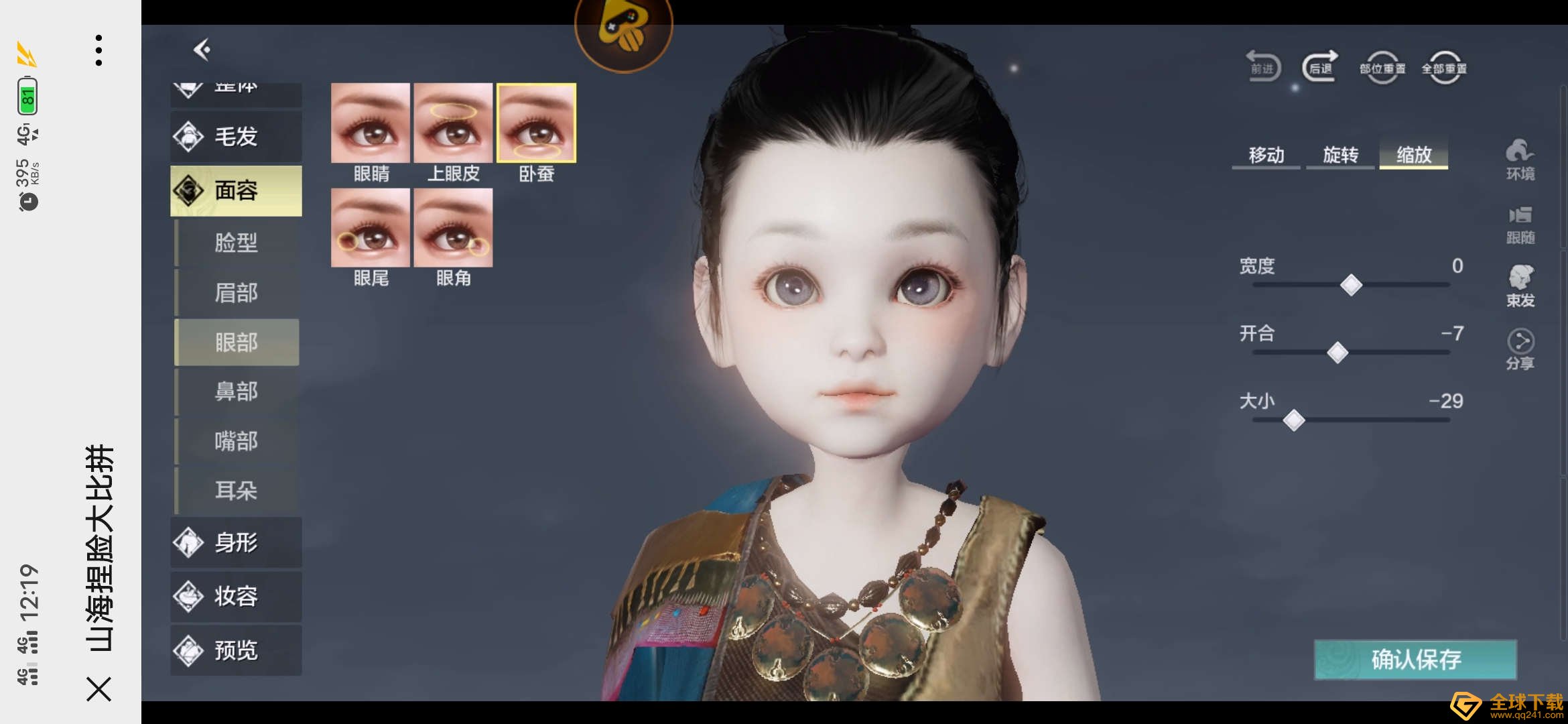Select the 脸型 face shape submenu
The image size is (1568, 724).
pyautogui.click(x=236, y=242)
